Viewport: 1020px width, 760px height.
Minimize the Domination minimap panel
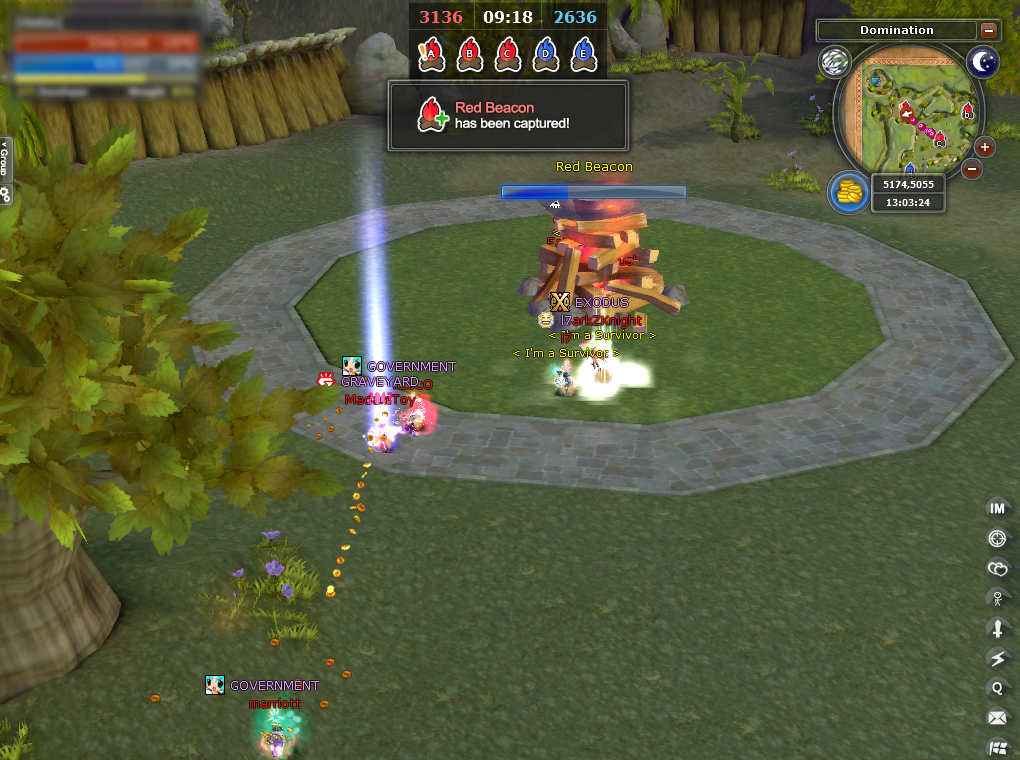988,31
